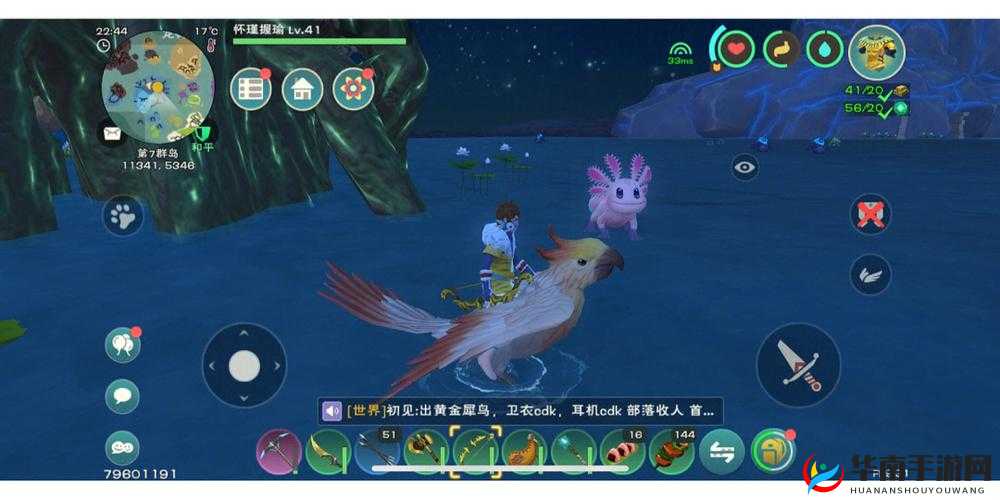Open the paw print pet menu
The image size is (1000, 500).
click(123, 215)
